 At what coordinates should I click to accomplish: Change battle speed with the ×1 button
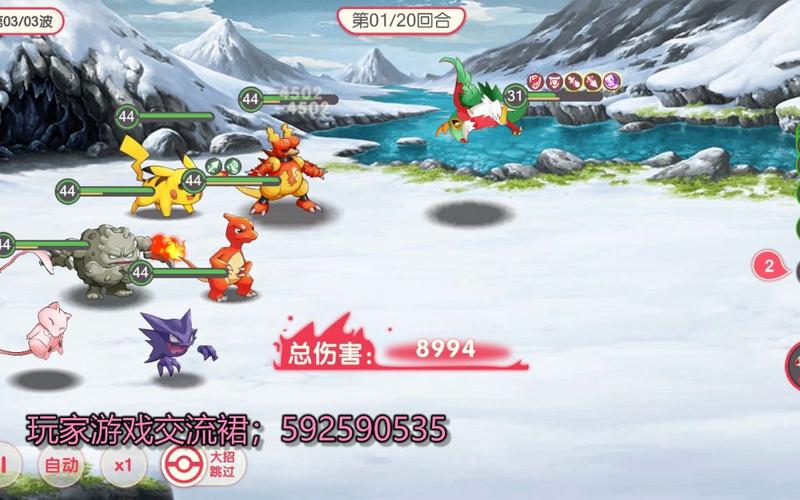(124, 464)
